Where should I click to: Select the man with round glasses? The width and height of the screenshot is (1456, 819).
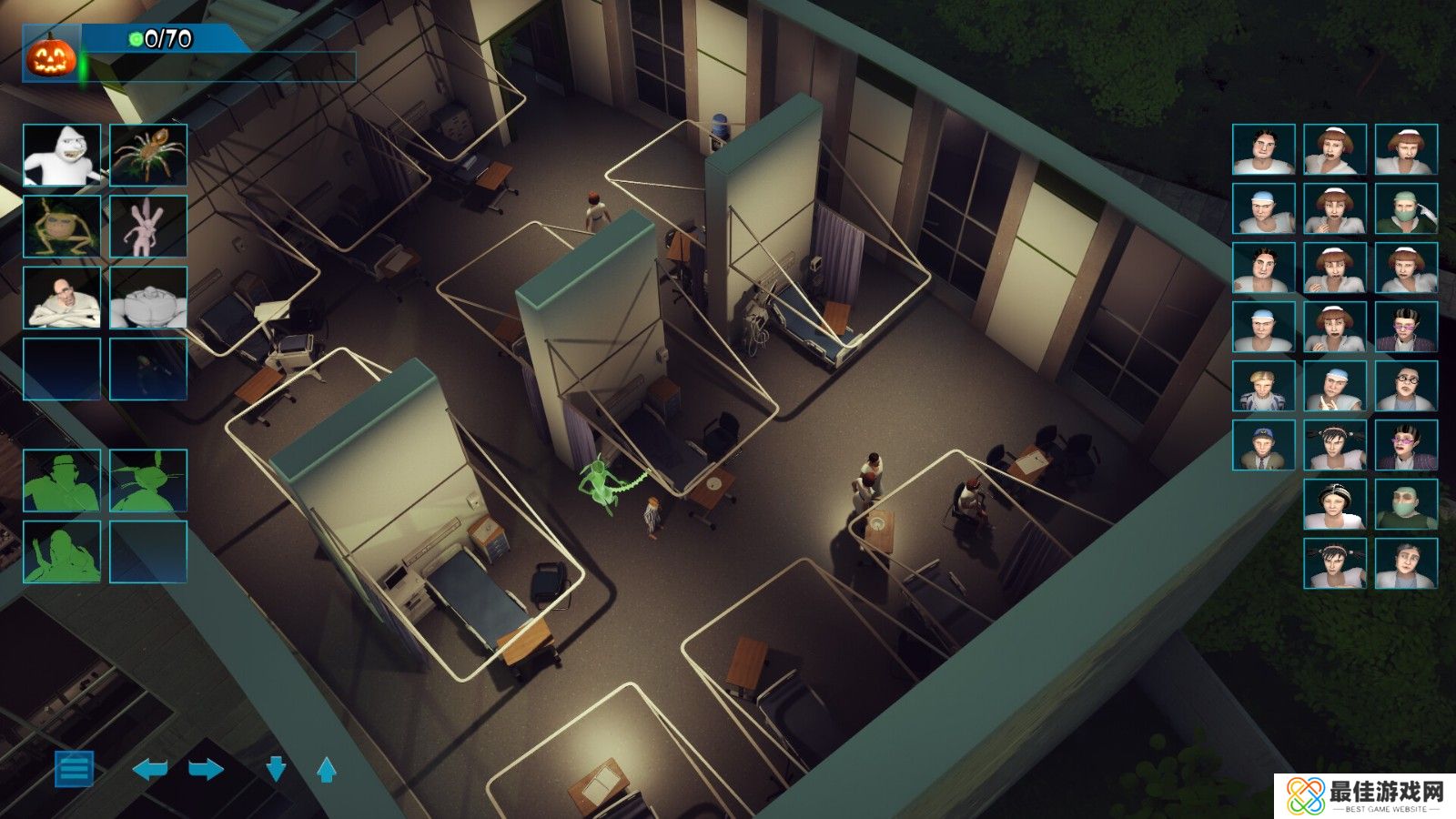click(x=1406, y=386)
